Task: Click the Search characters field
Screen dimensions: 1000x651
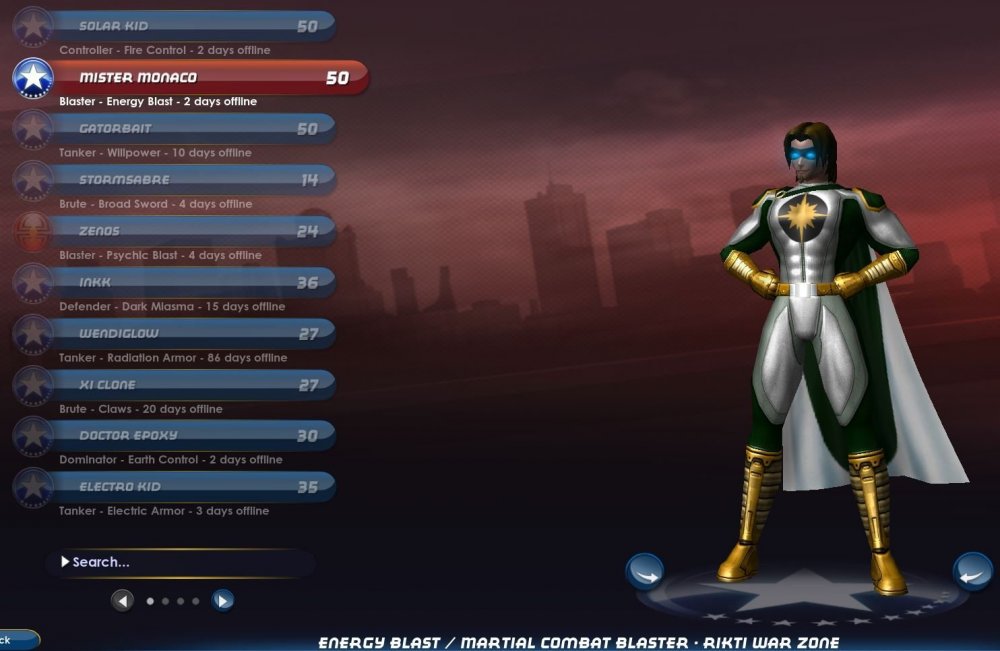Action: [x=180, y=562]
